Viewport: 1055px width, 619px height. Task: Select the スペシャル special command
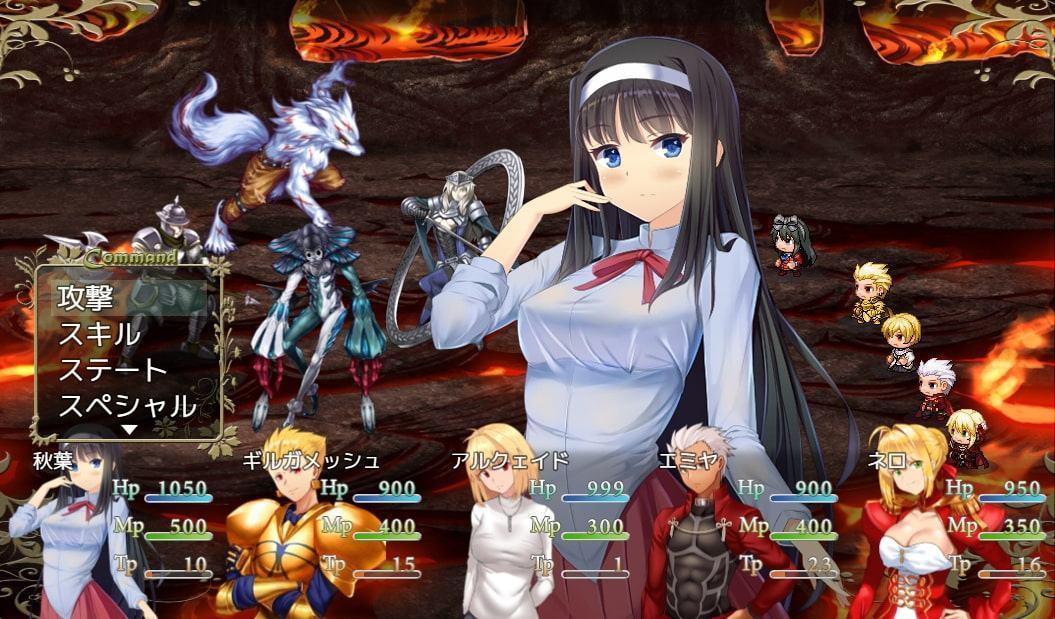[128, 405]
